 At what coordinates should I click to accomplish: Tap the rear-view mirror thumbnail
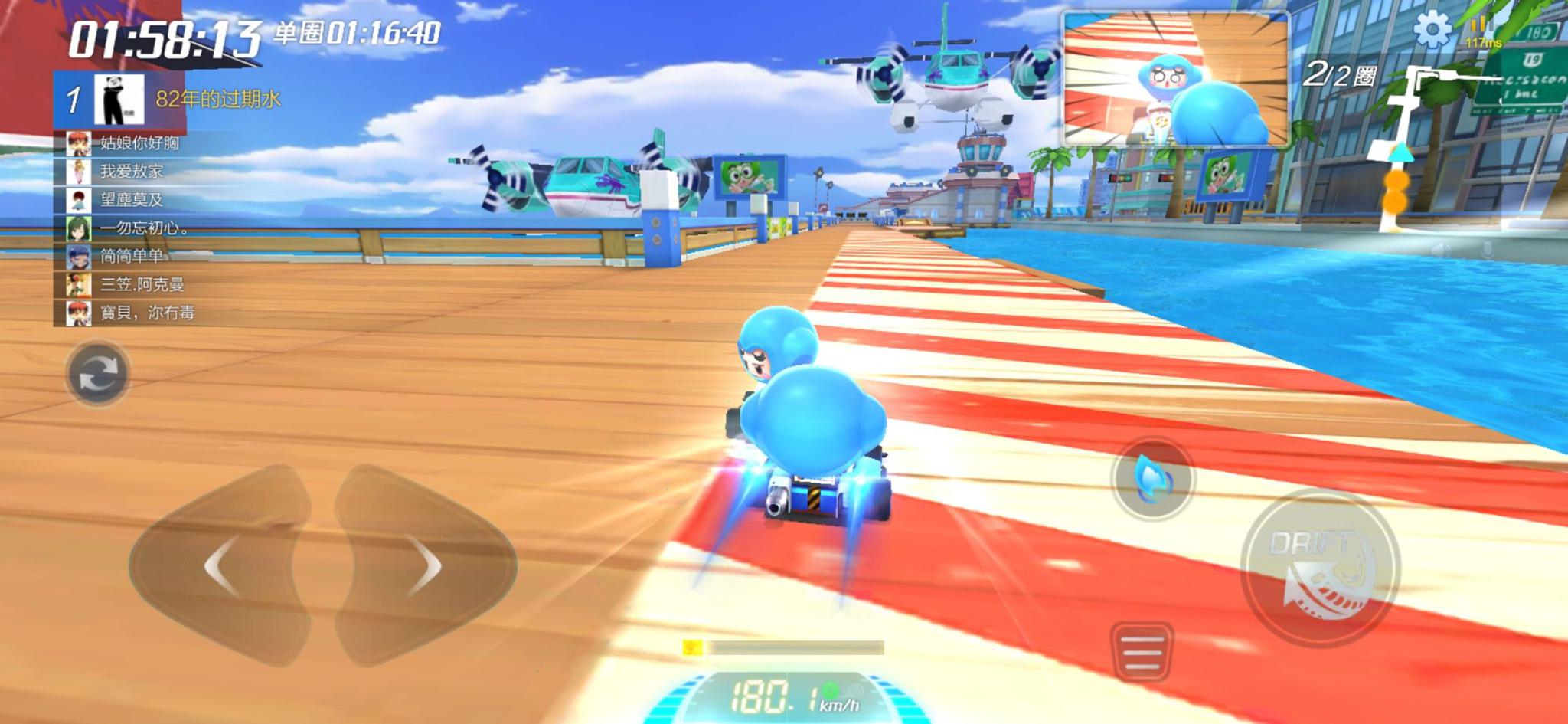tap(1174, 80)
